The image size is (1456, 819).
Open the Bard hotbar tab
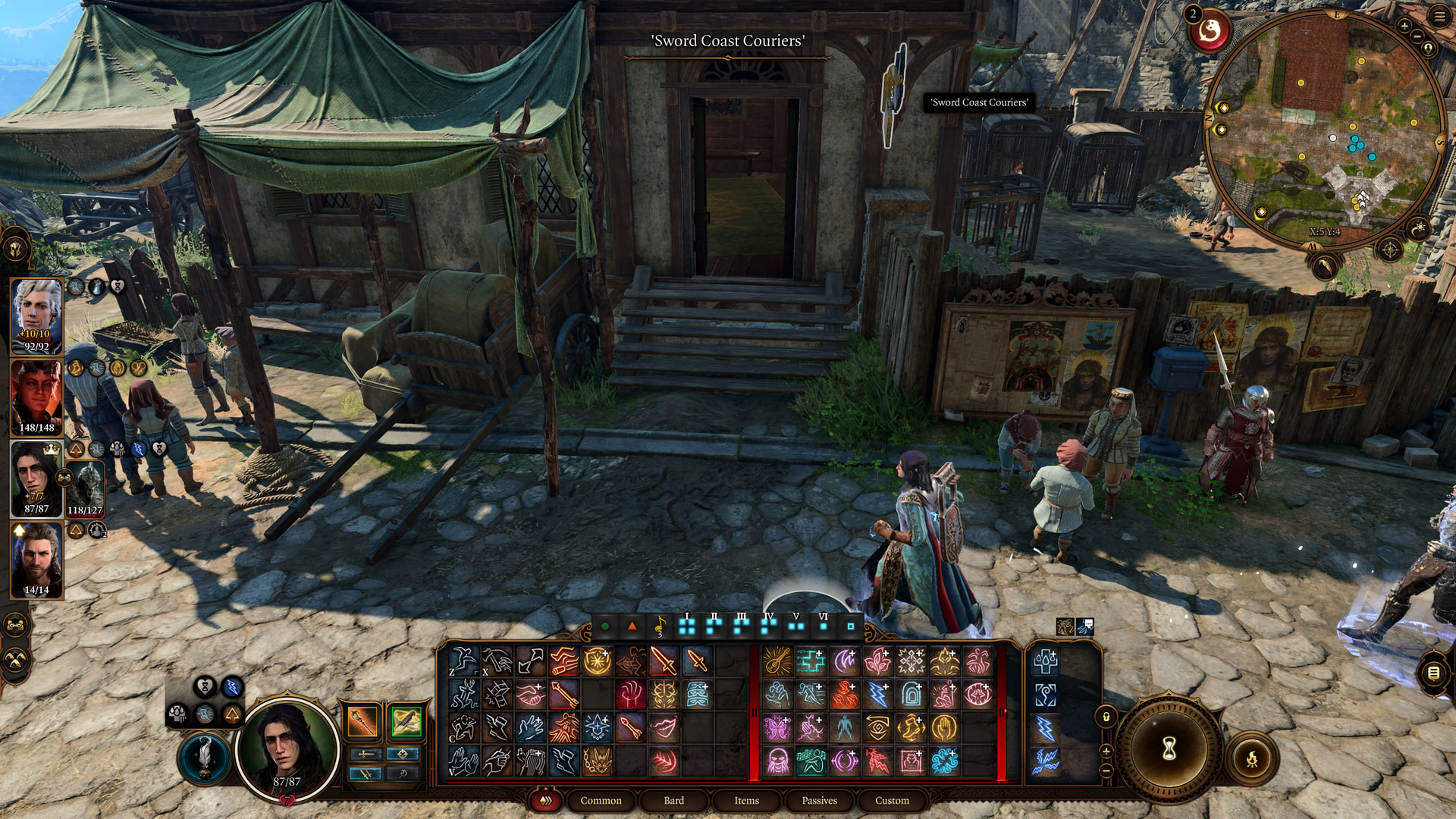click(x=673, y=800)
